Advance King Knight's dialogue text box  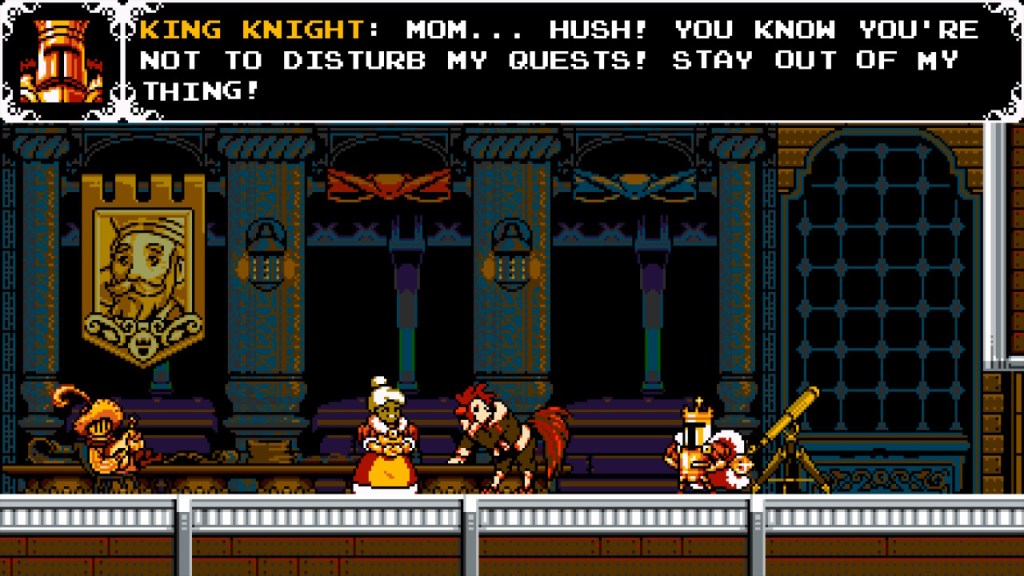point(560,60)
